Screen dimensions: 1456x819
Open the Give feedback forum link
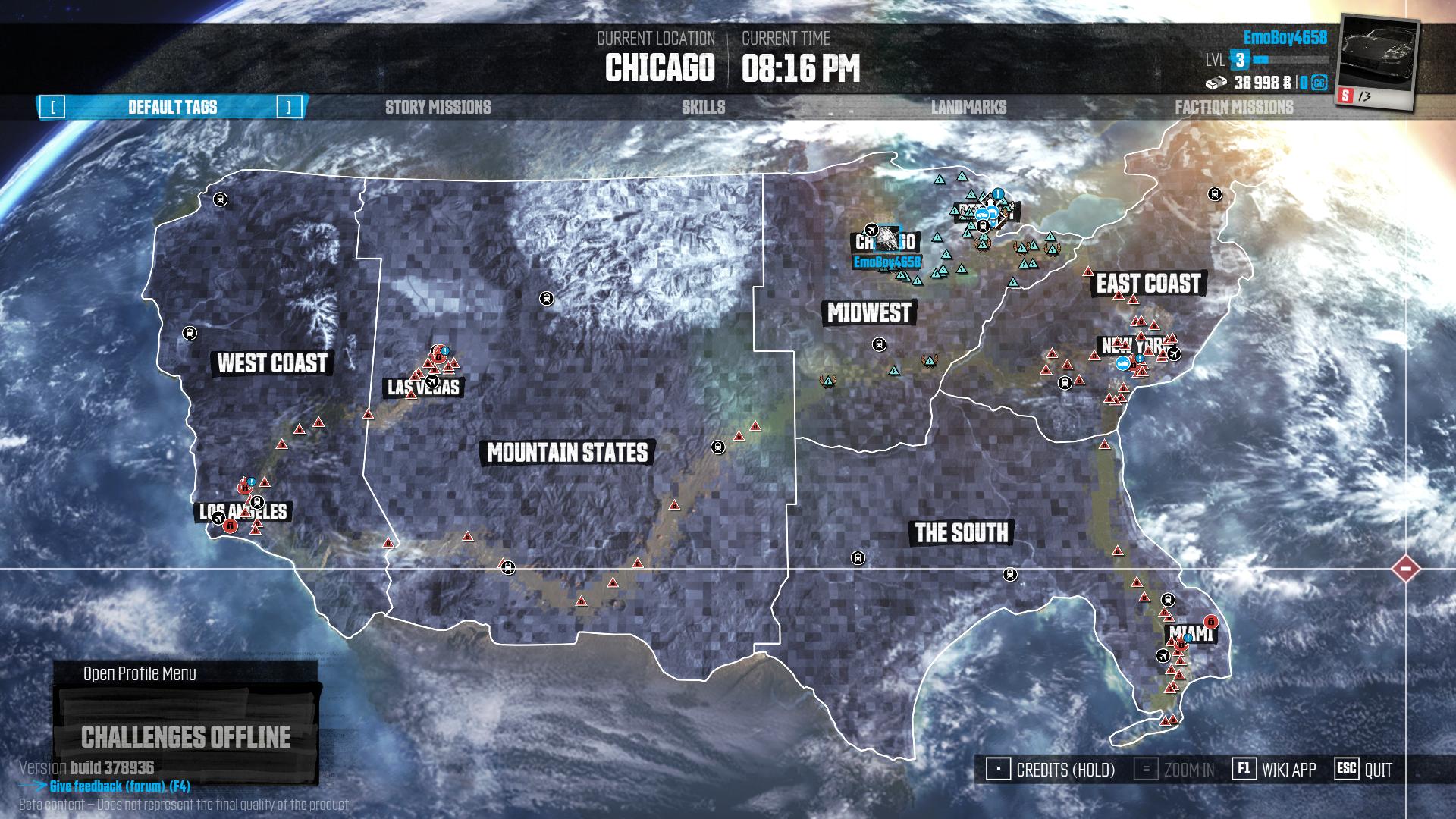(119, 786)
